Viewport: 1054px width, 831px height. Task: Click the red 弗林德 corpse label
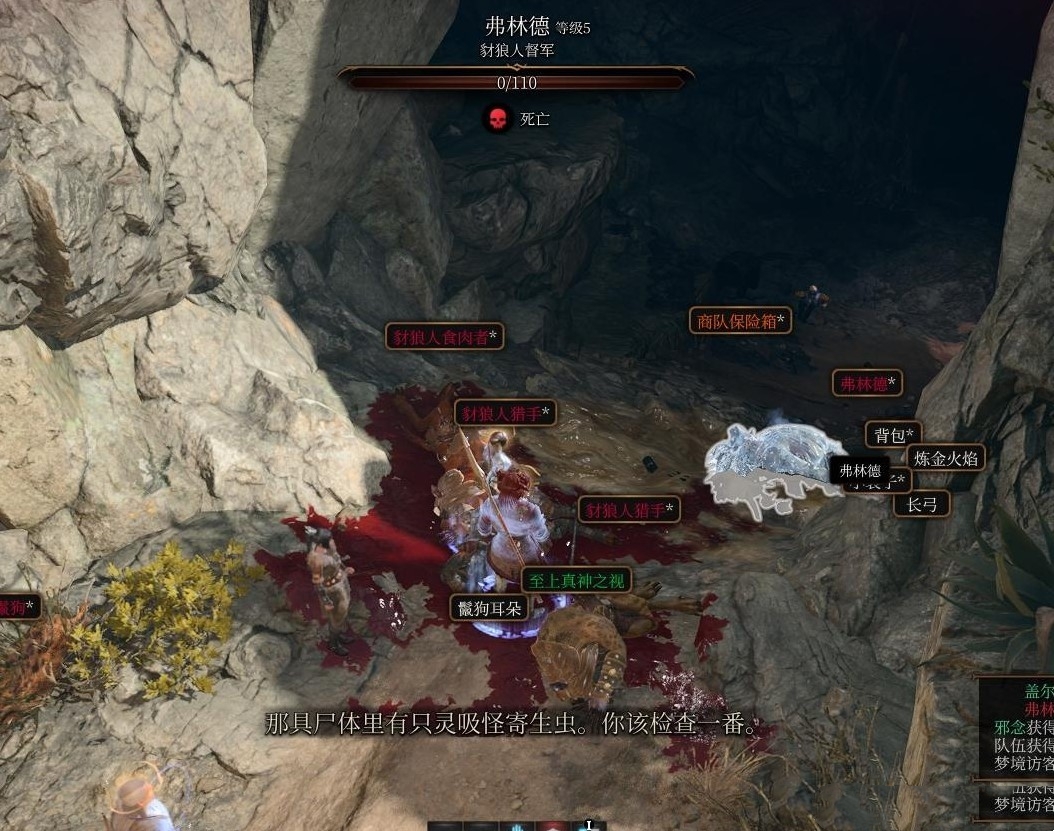(x=867, y=383)
